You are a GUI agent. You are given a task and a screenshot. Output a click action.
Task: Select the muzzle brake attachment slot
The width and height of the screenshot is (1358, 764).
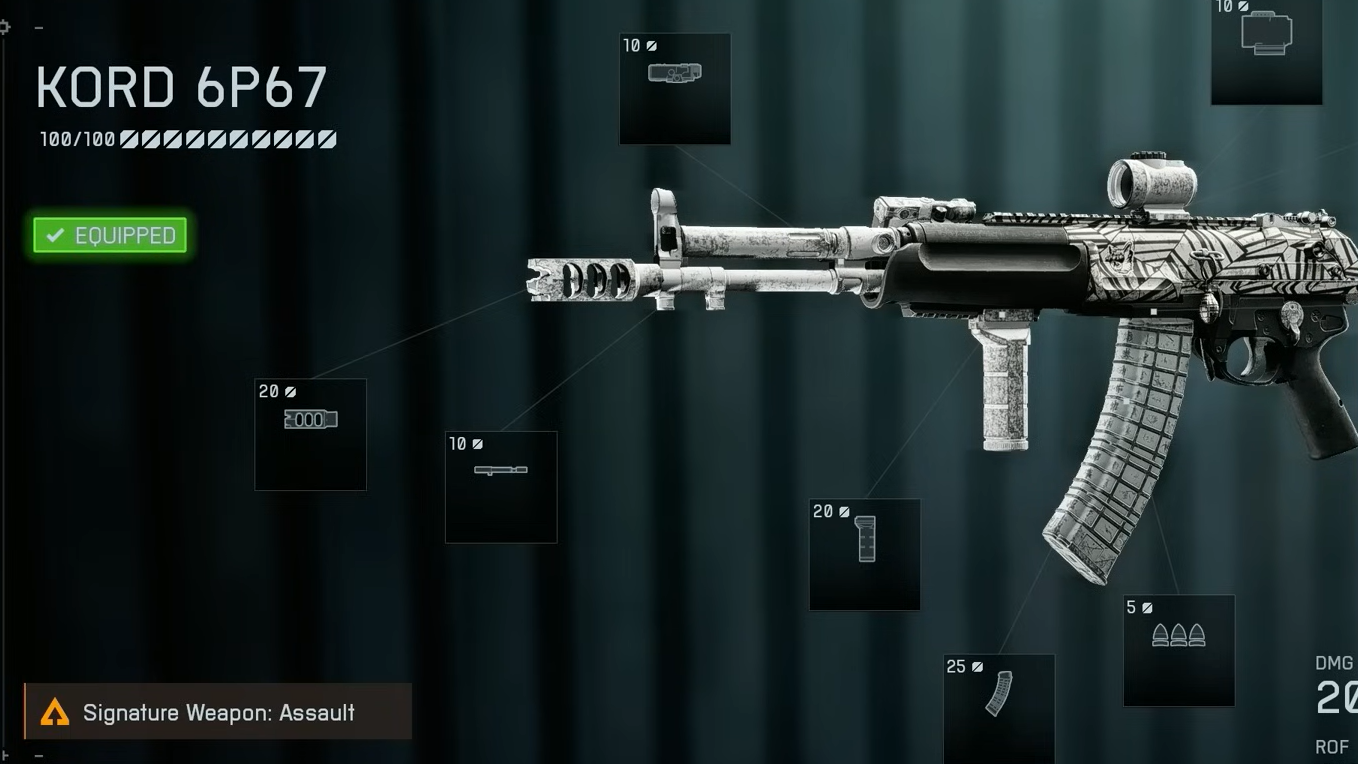pos(310,434)
